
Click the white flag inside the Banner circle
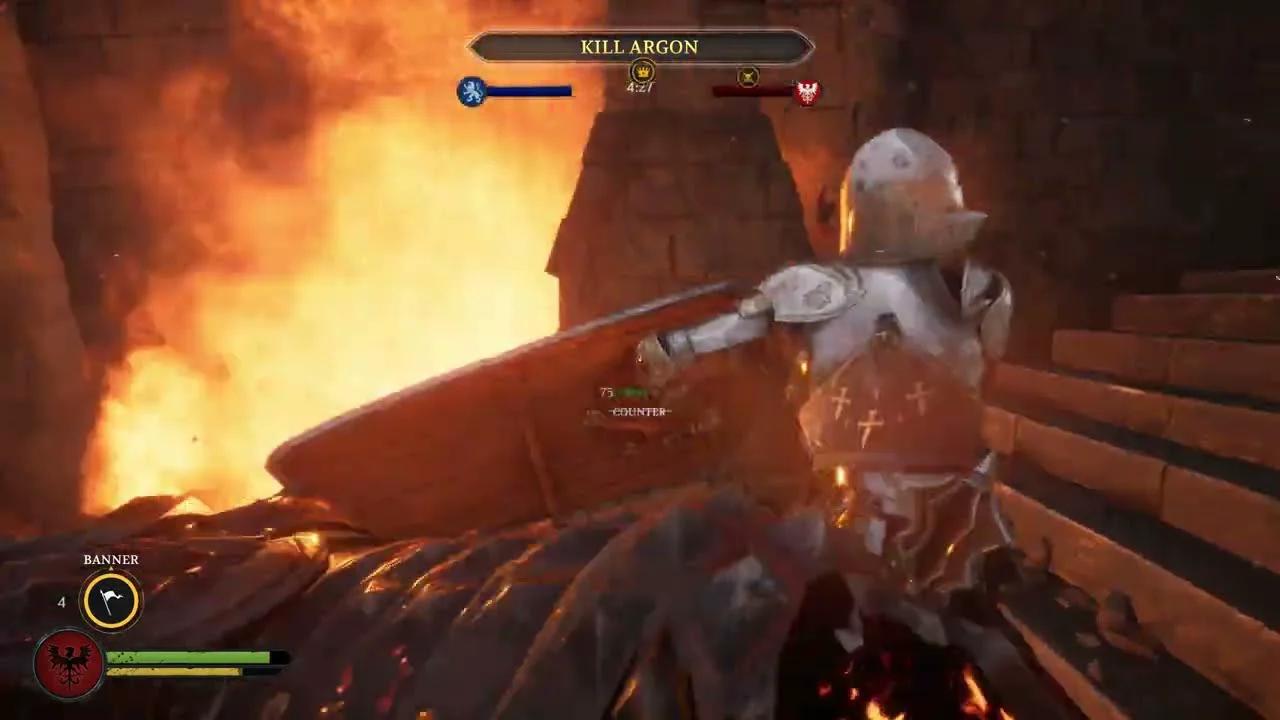[110, 601]
